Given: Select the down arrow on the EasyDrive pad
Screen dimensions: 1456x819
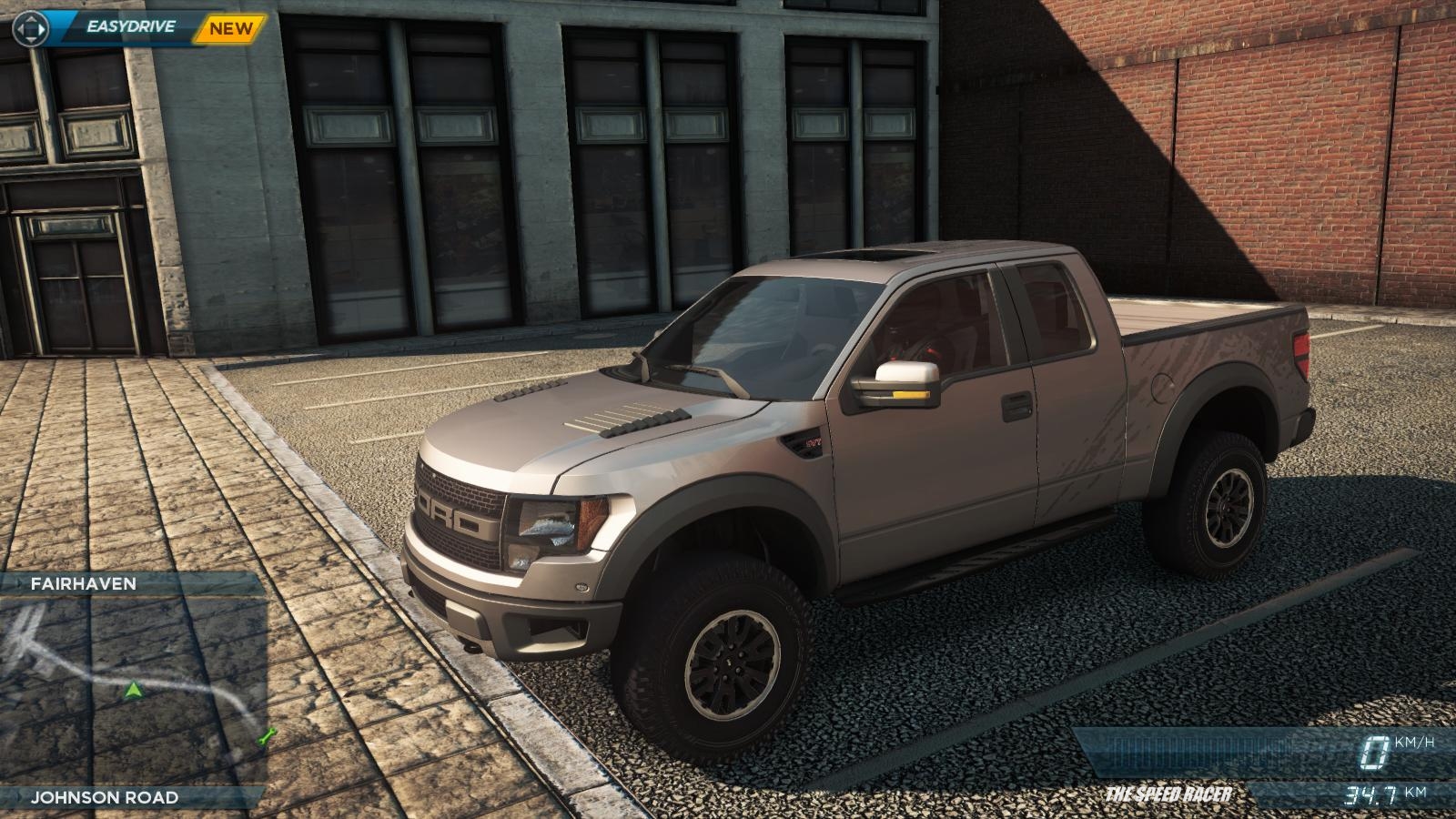Looking at the screenshot, I should click(29, 39).
